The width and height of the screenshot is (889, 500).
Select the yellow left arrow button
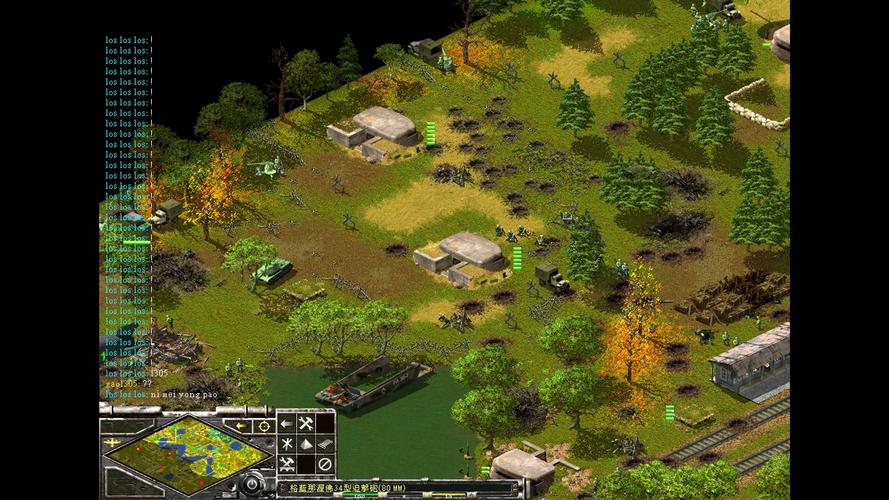pyautogui.click(x=240, y=425)
